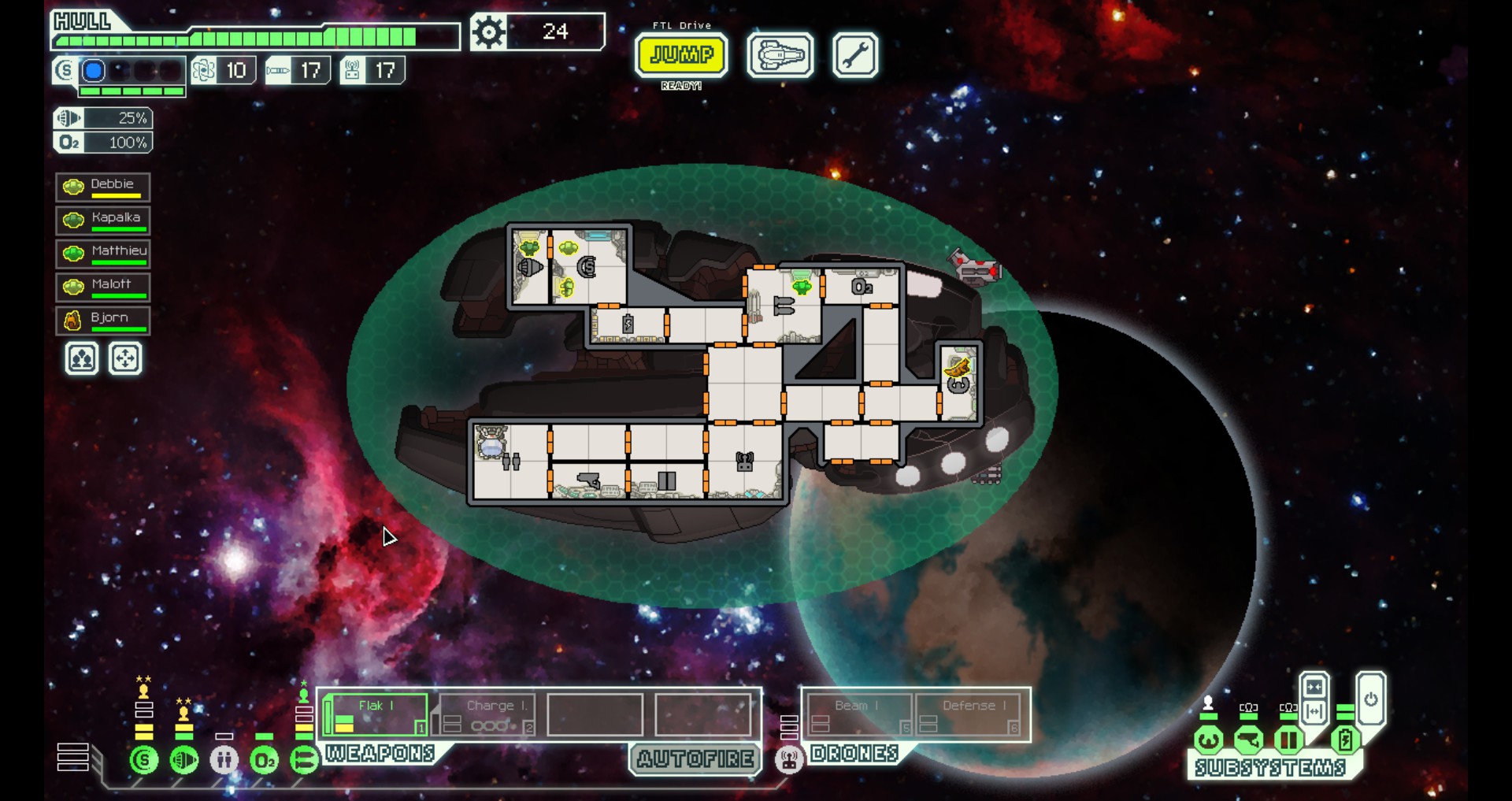Select crew member Debbie
Image resolution: width=1512 pixels, height=801 pixels.
(x=103, y=187)
